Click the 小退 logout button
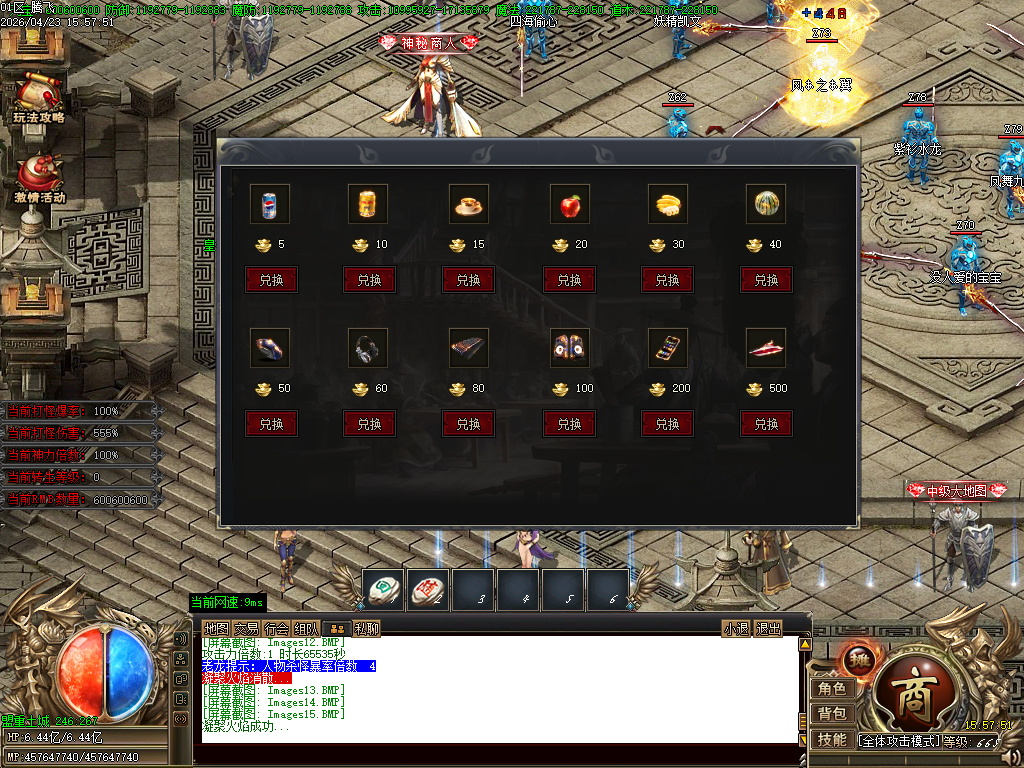 736,628
